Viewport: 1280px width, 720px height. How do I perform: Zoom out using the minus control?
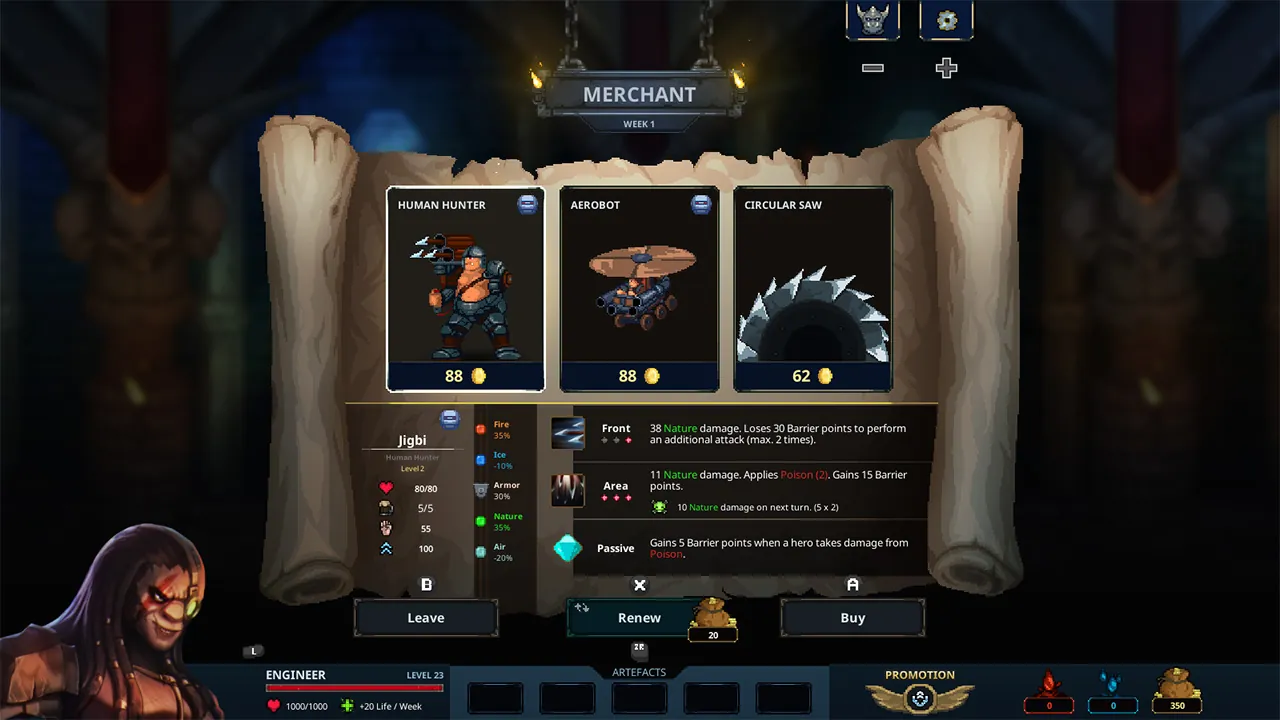point(872,68)
